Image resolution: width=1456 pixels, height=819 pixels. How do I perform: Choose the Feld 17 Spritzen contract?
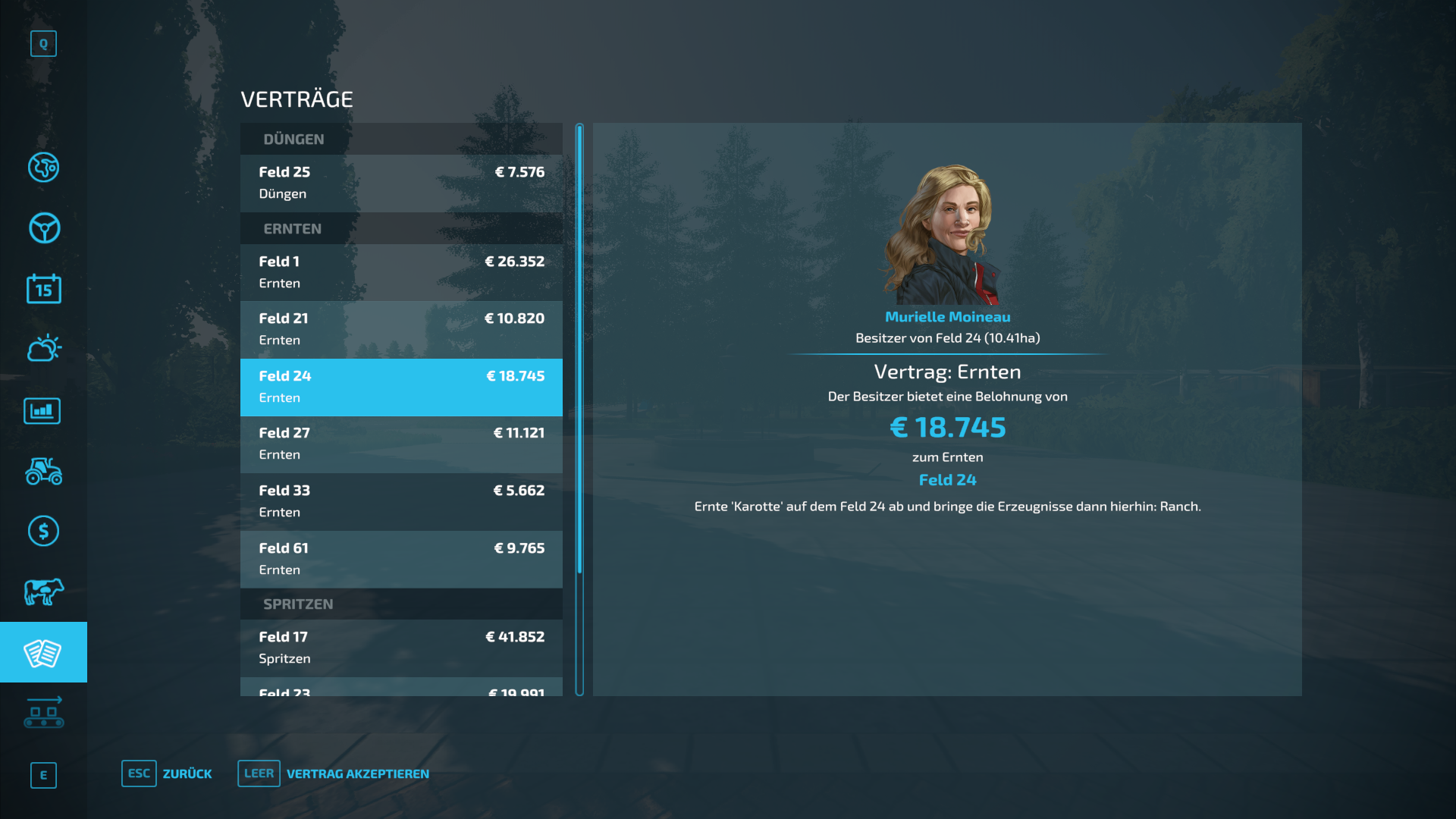(401, 648)
